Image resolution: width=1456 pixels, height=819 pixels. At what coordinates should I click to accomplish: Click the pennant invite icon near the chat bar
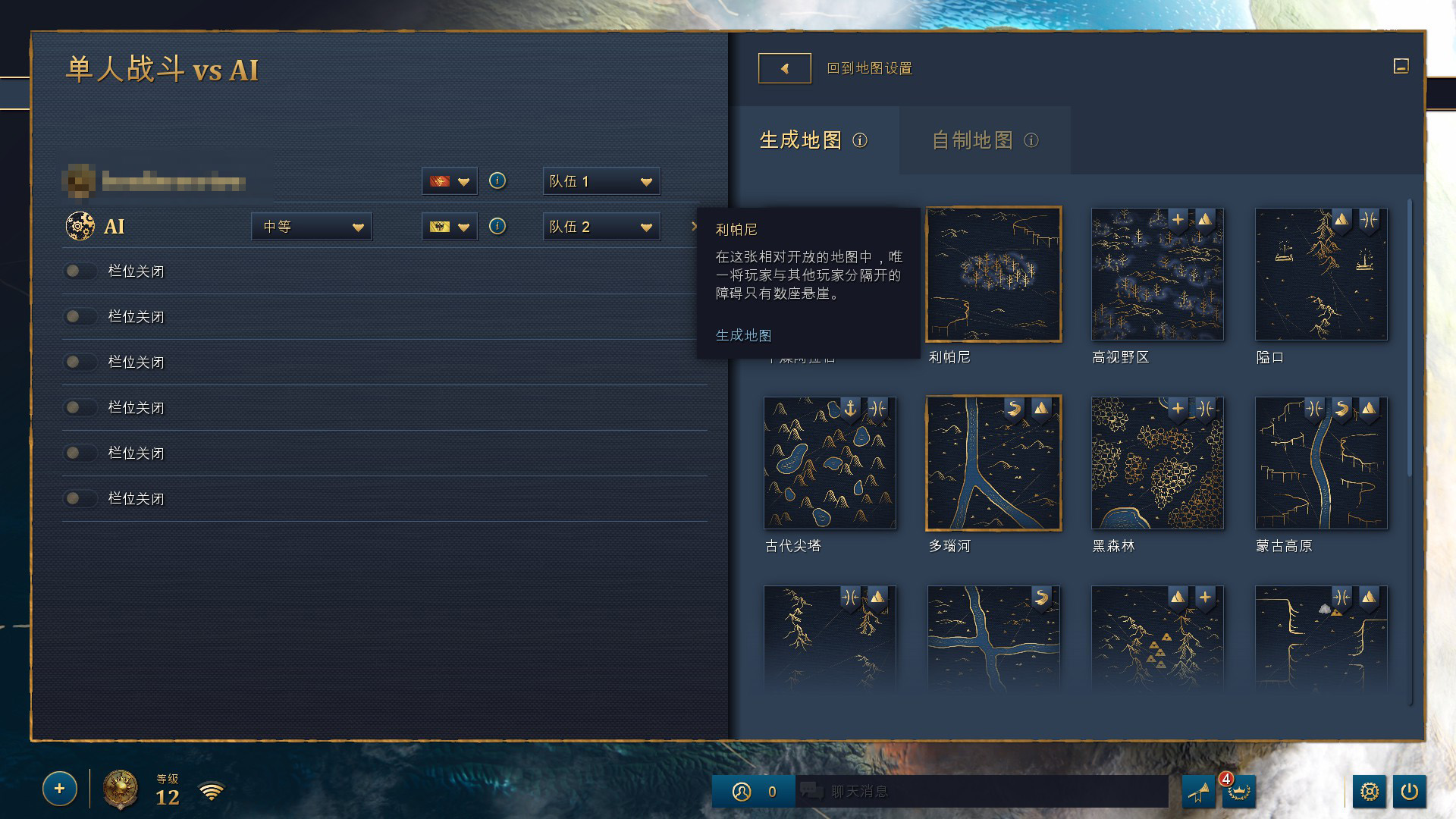click(x=1199, y=791)
